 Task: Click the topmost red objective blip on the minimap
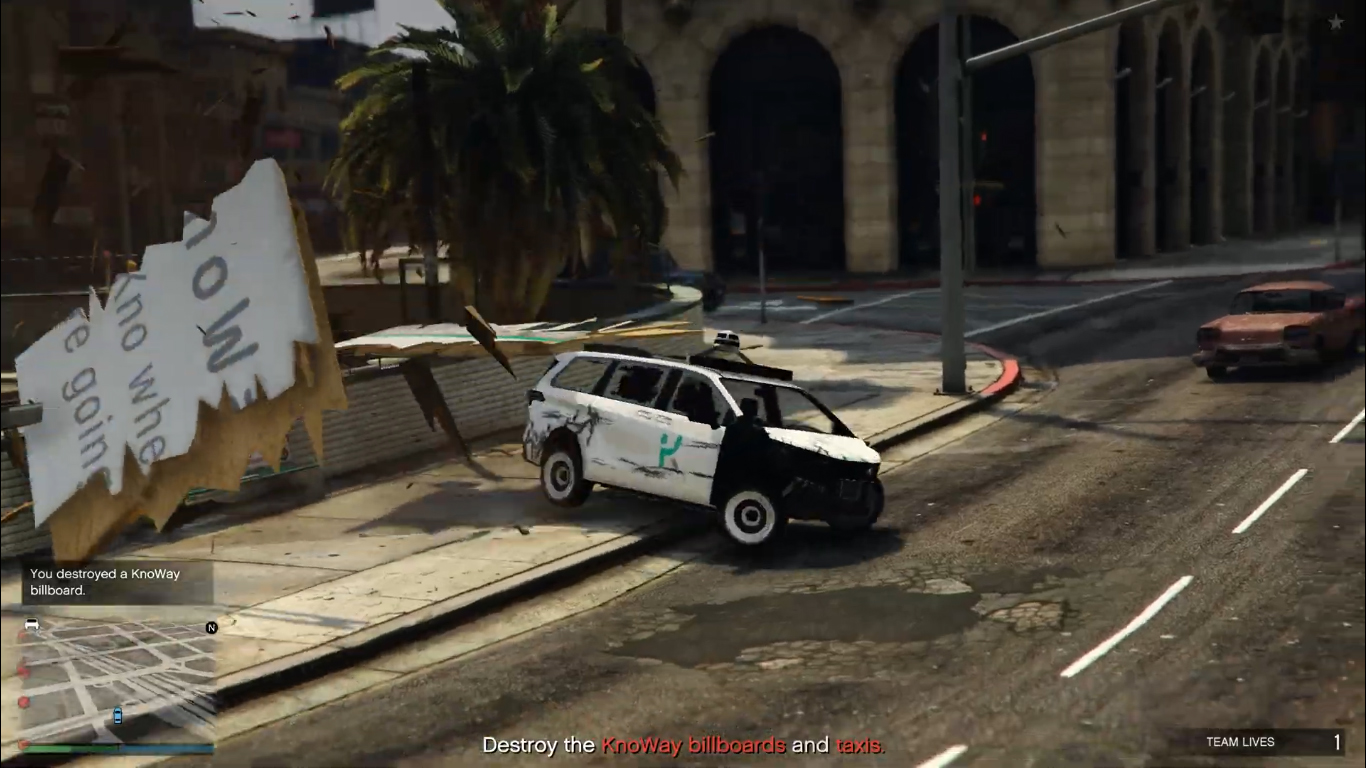[21, 634]
